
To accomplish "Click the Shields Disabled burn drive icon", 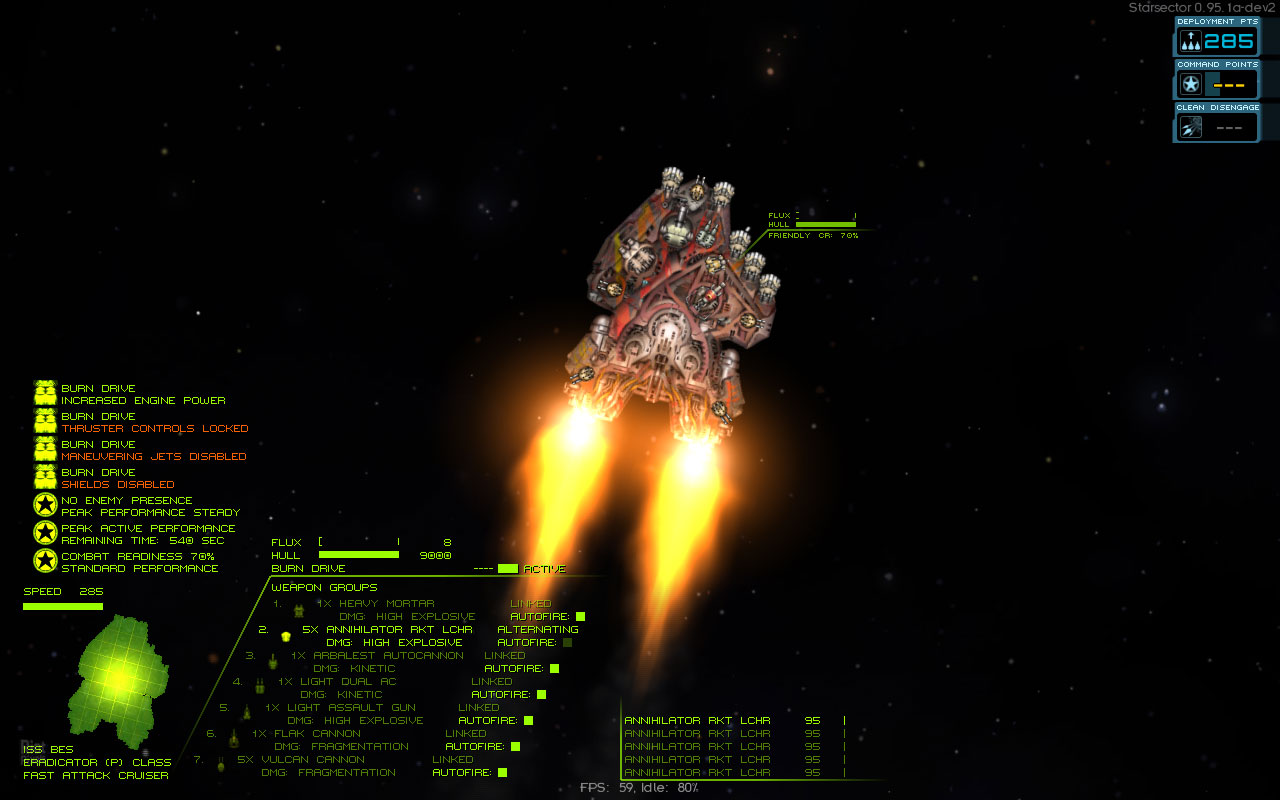I will [45, 478].
